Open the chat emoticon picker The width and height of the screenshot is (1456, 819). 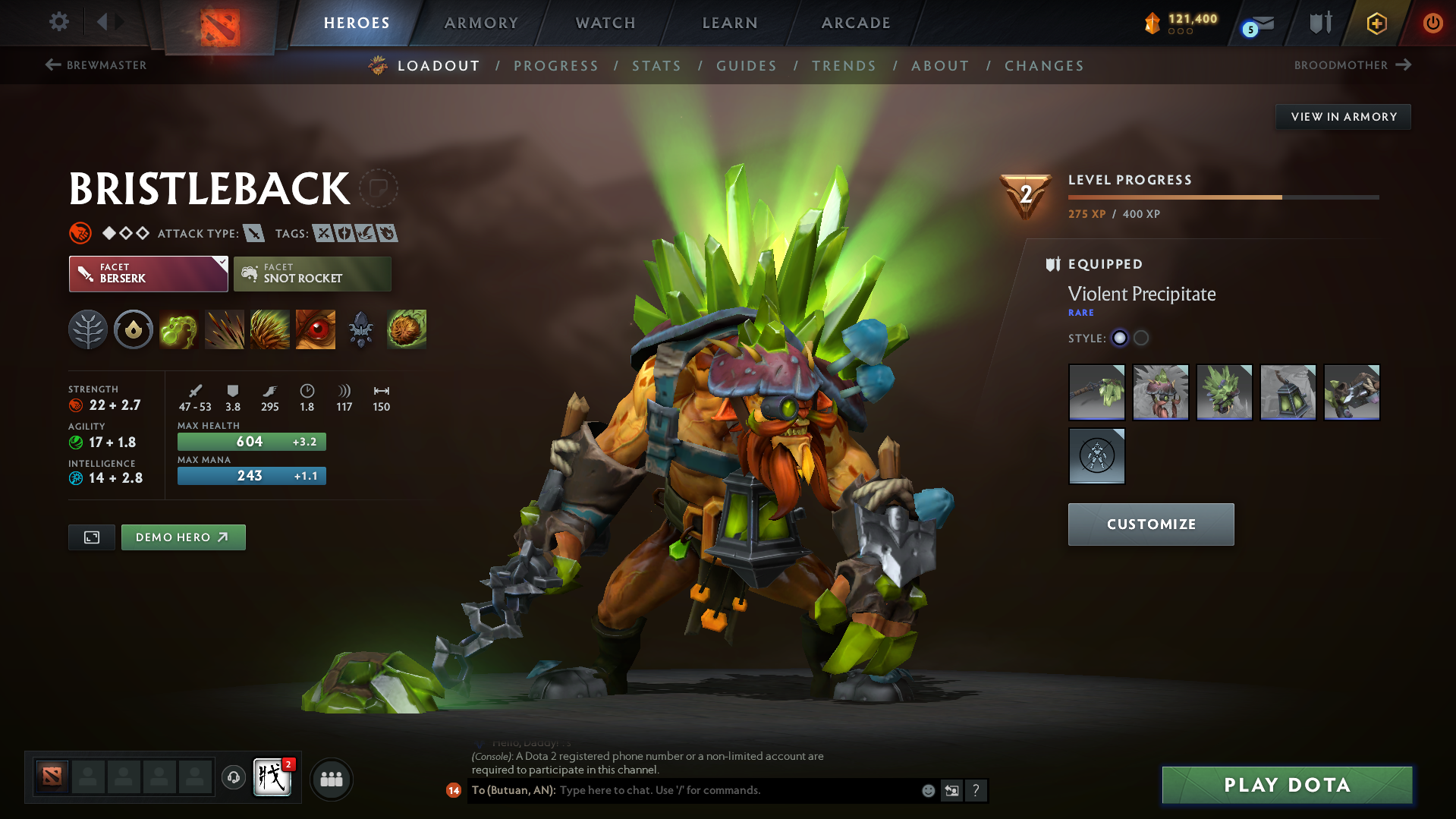click(928, 790)
